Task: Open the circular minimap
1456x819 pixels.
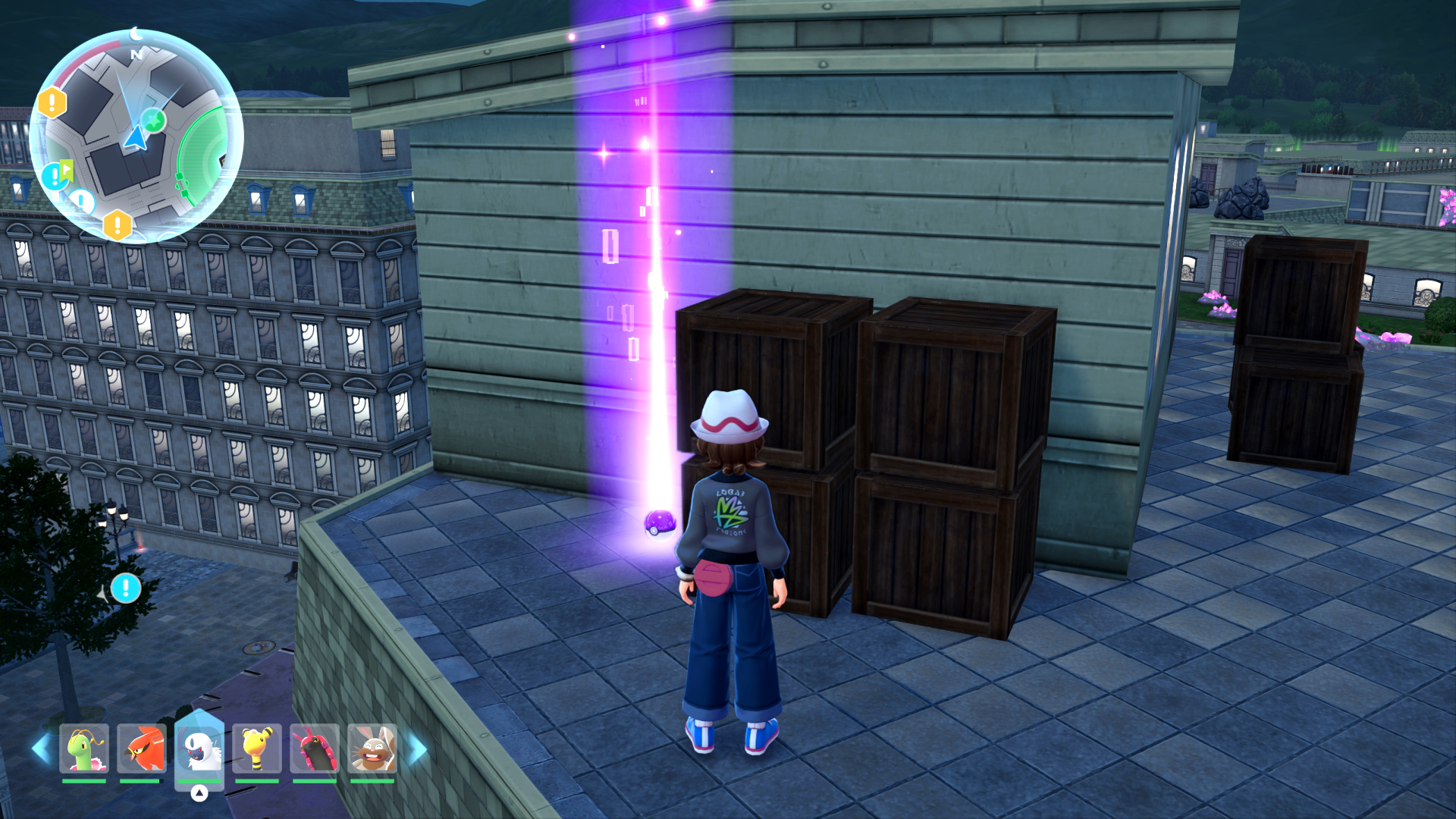Action: tap(136, 136)
